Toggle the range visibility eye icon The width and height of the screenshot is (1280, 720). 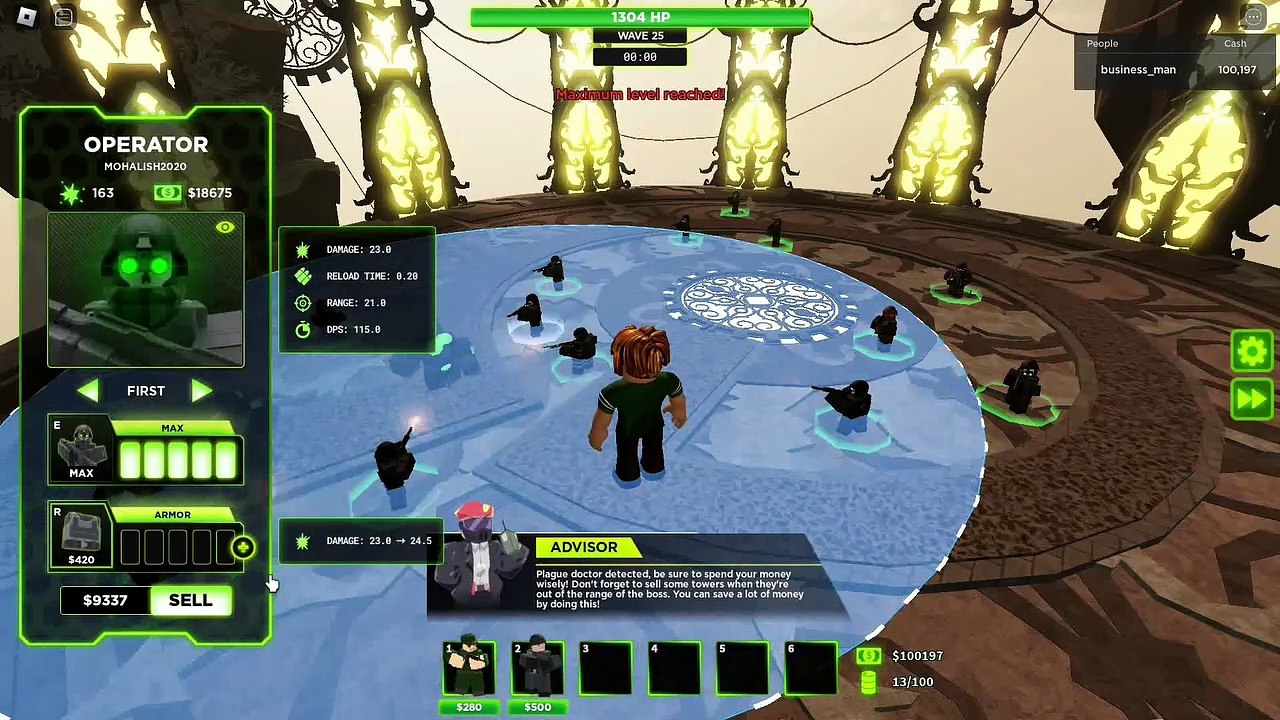click(x=224, y=228)
